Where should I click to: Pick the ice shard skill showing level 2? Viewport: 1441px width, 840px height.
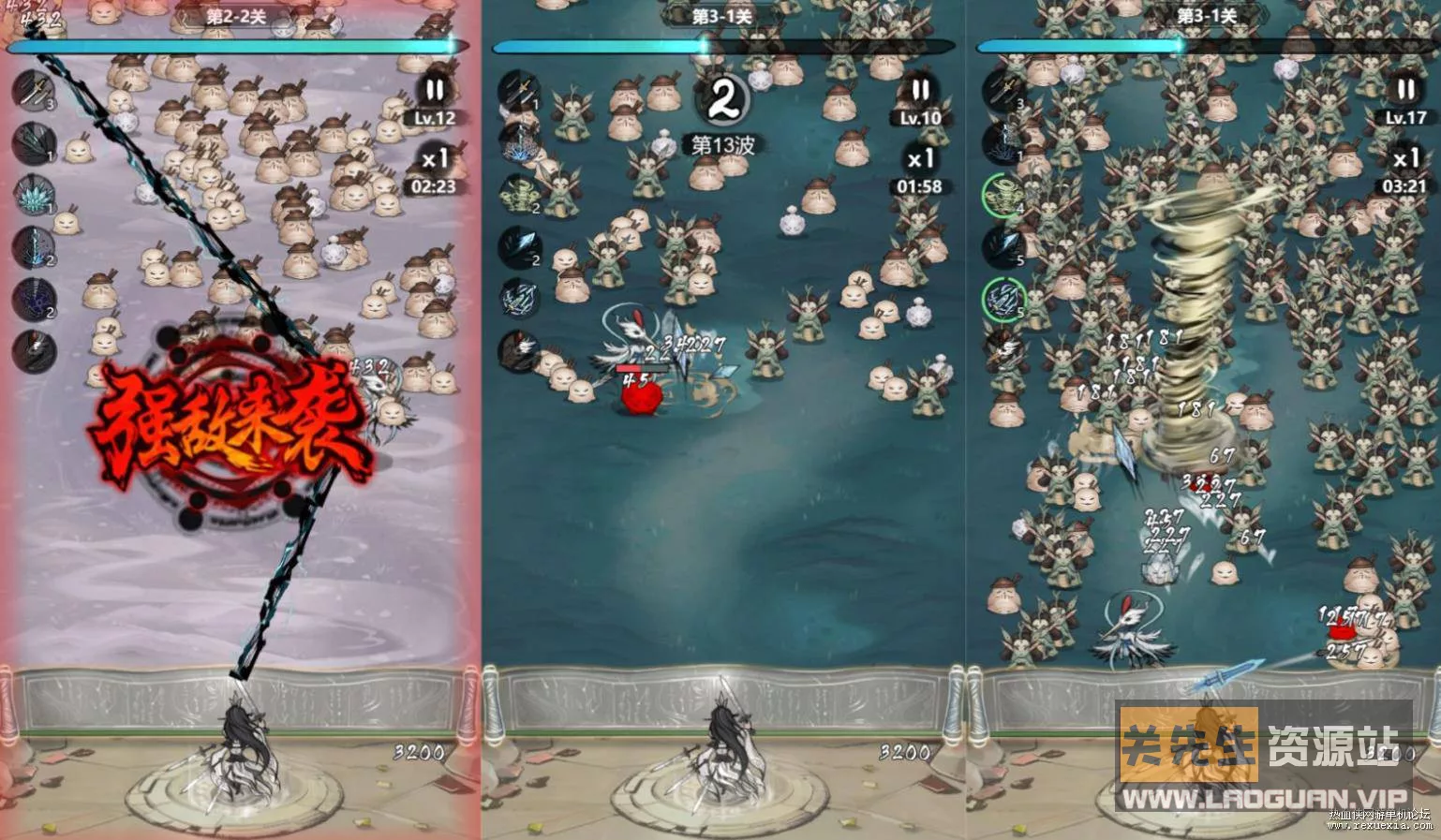point(519,247)
